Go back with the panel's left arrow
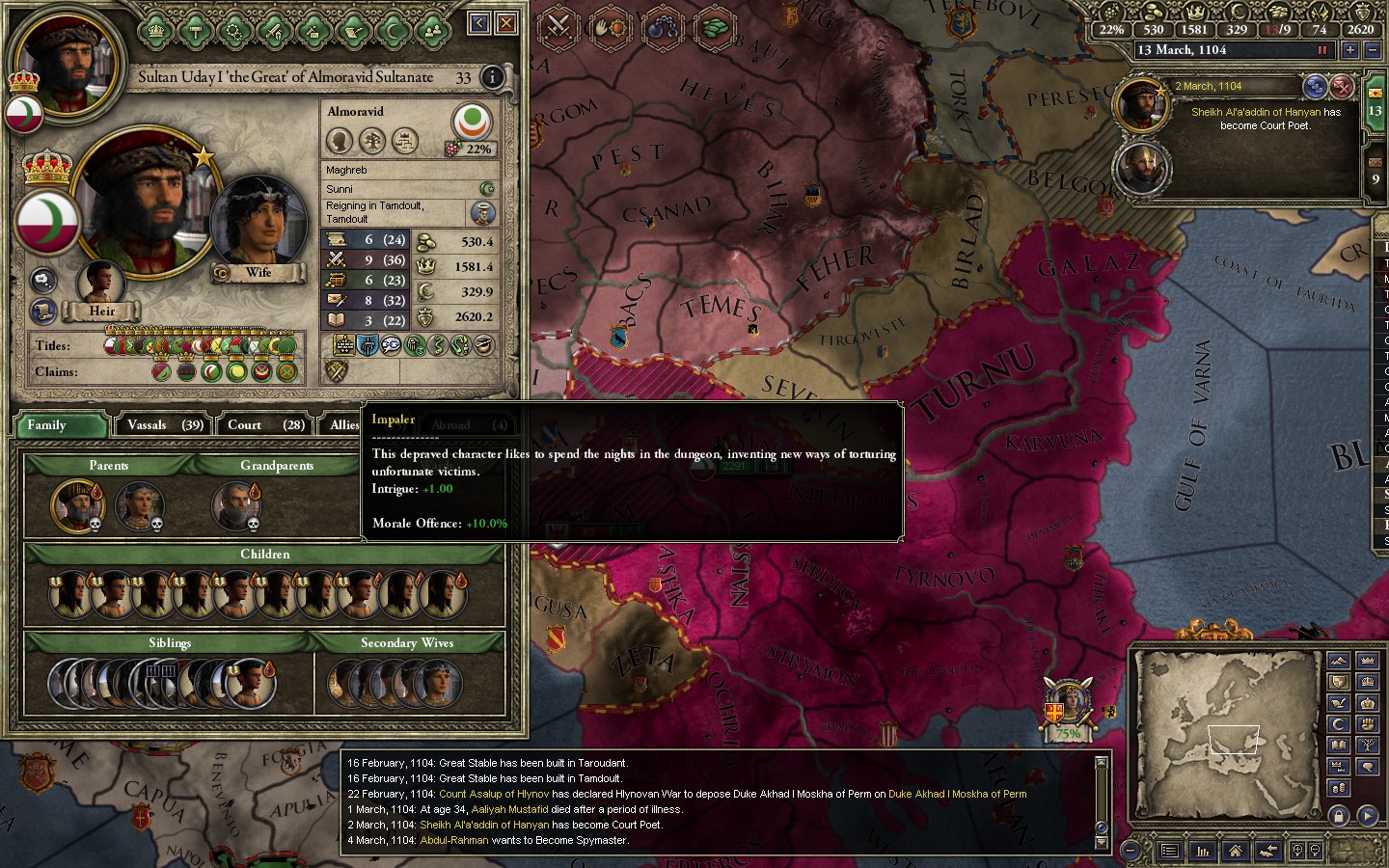 478,23
